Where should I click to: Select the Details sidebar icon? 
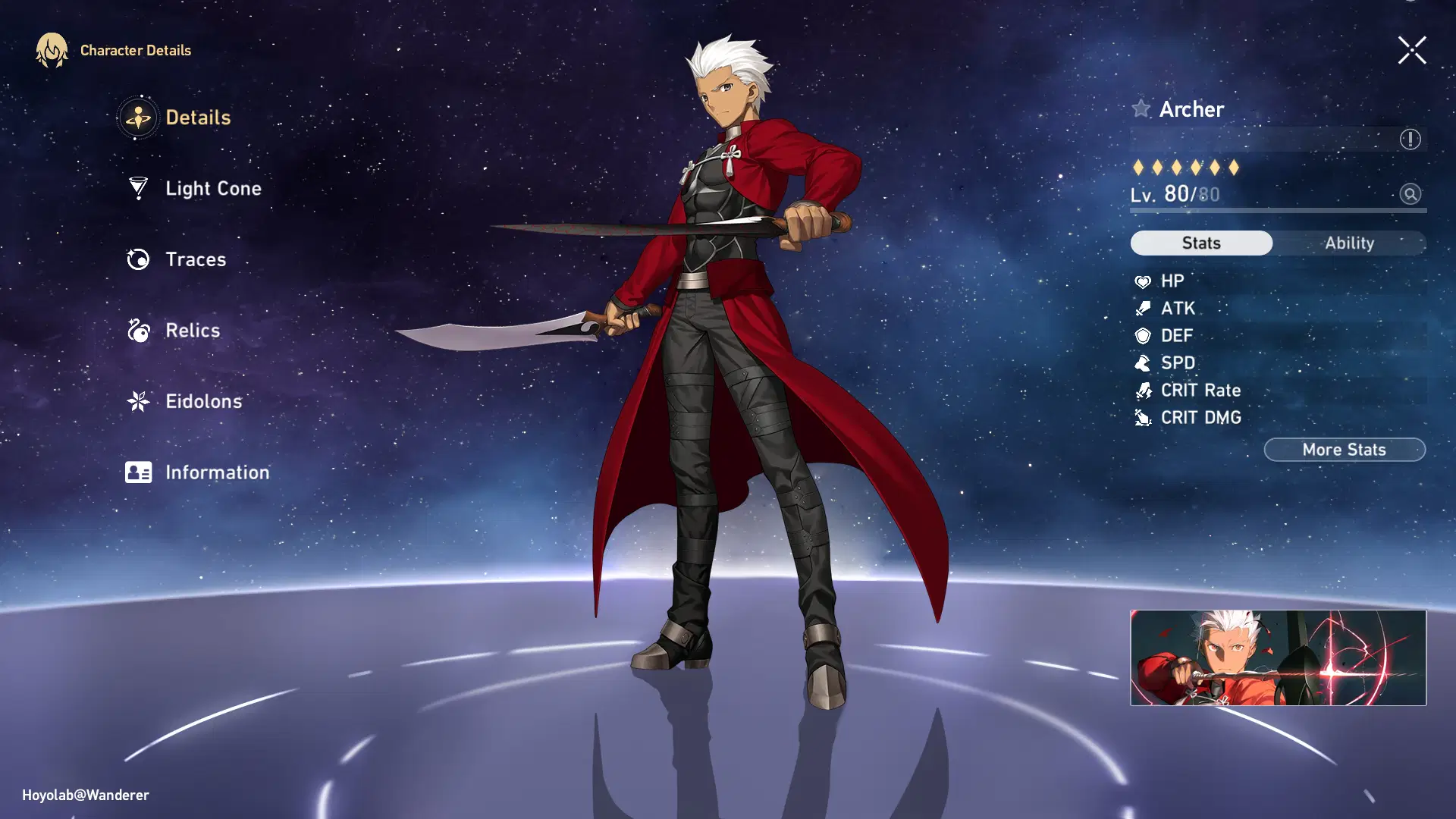click(x=137, y=118)
